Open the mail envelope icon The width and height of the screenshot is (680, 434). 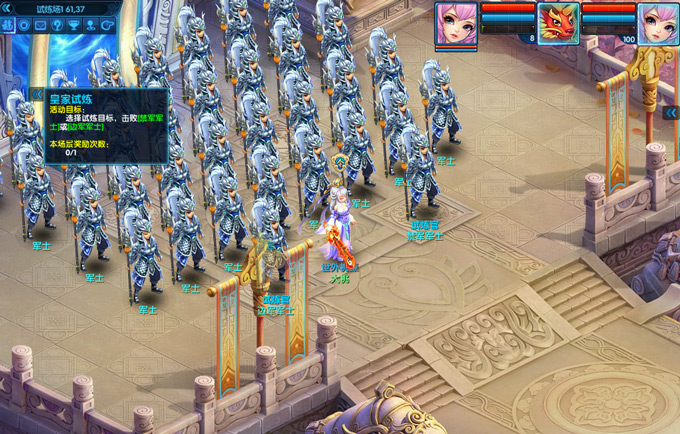pos(41,25)
